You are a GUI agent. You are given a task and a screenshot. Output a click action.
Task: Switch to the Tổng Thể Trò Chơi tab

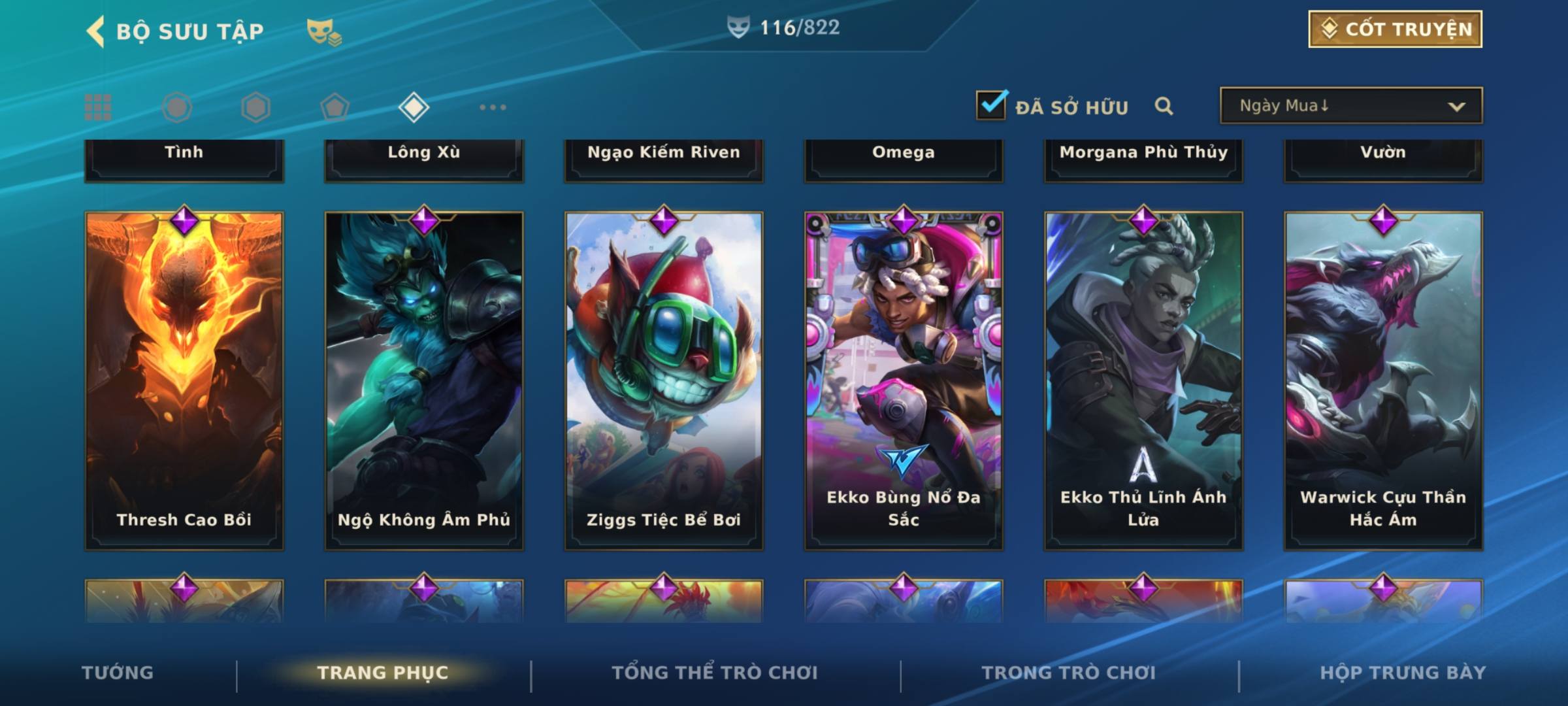tap(715, 673)
